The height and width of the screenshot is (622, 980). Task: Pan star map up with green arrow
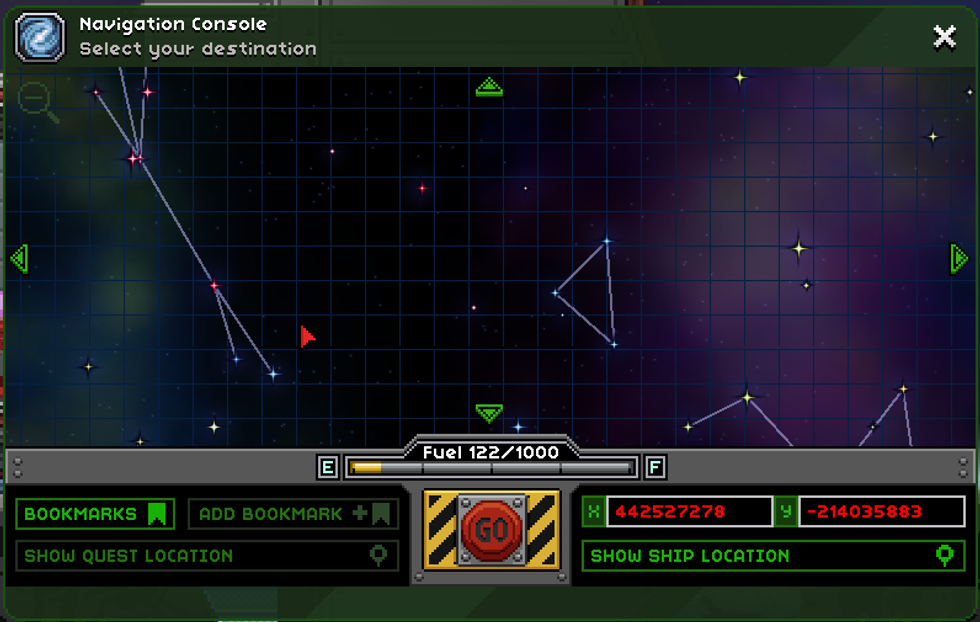click(489, 88)
